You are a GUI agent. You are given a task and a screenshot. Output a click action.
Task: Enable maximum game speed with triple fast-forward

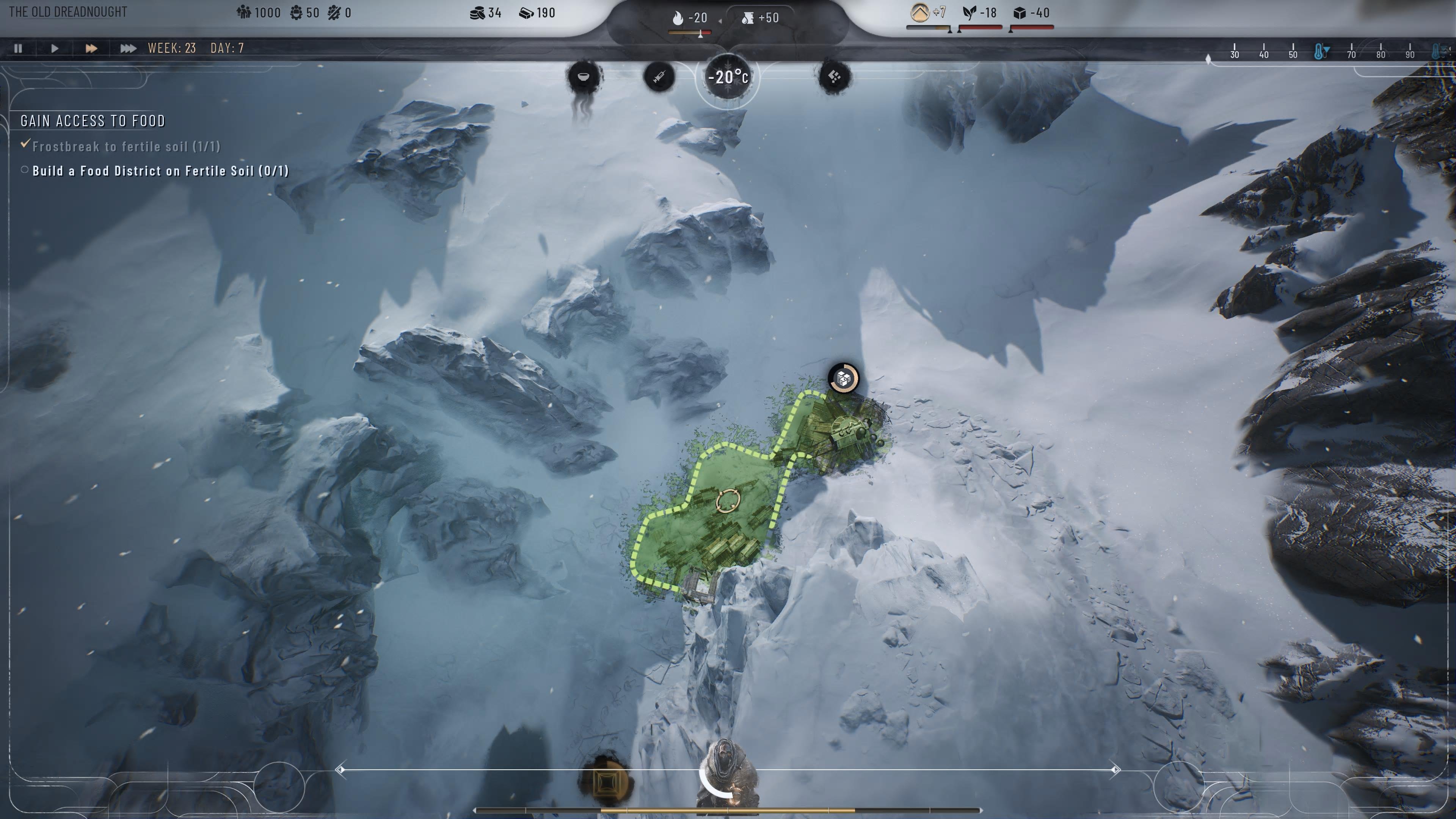pyautogui.click(x=128, y=49)
